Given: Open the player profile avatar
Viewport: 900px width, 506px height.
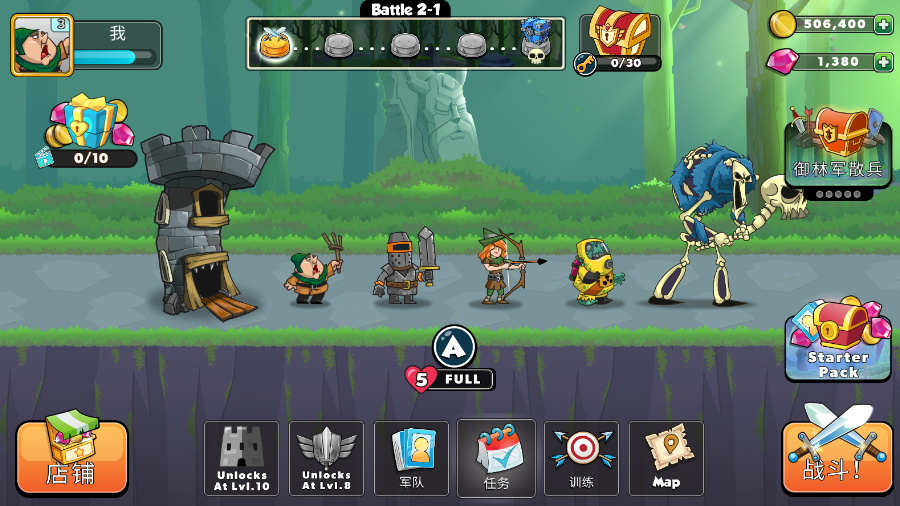Looking at the screenshot, I should [42, 45].
